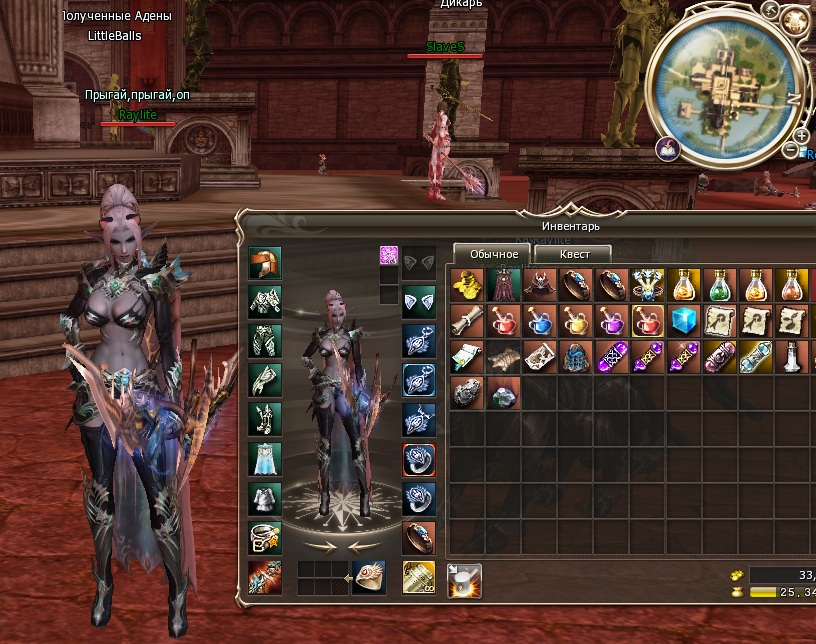This screenshot has width=816, height=644.
Task: Select the dark red robe item
Action: click(x=503, y=286)
